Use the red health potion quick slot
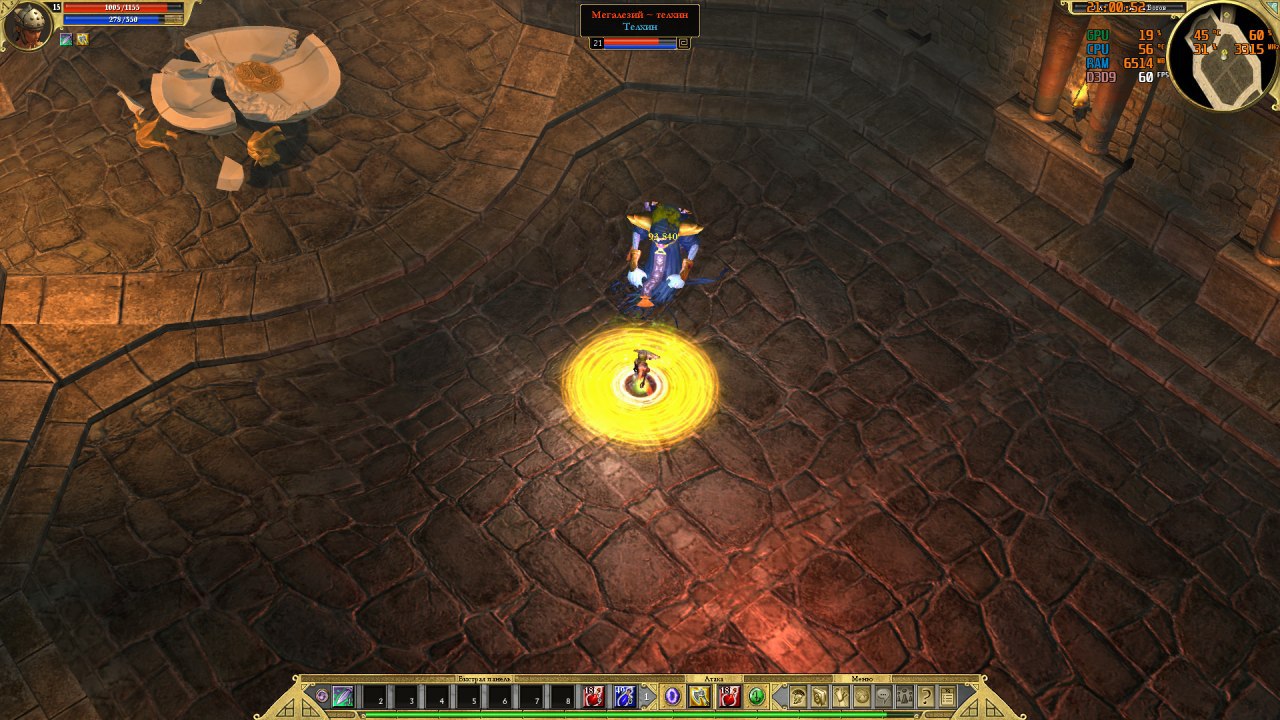Screen dimensions: 1280x720 coord(593,696)
